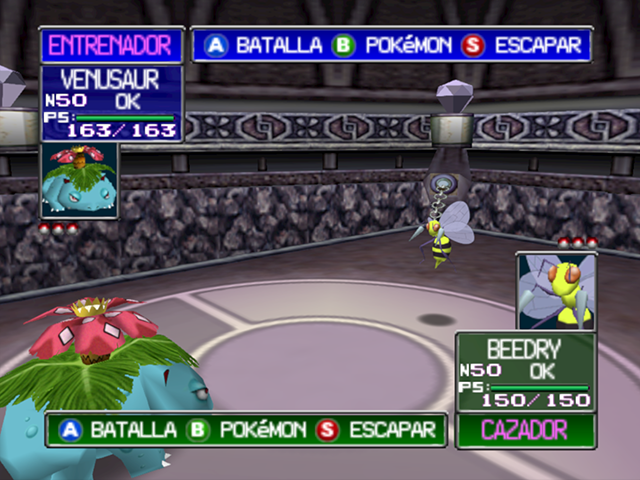Select the ENTRENADOR player label

111,45
